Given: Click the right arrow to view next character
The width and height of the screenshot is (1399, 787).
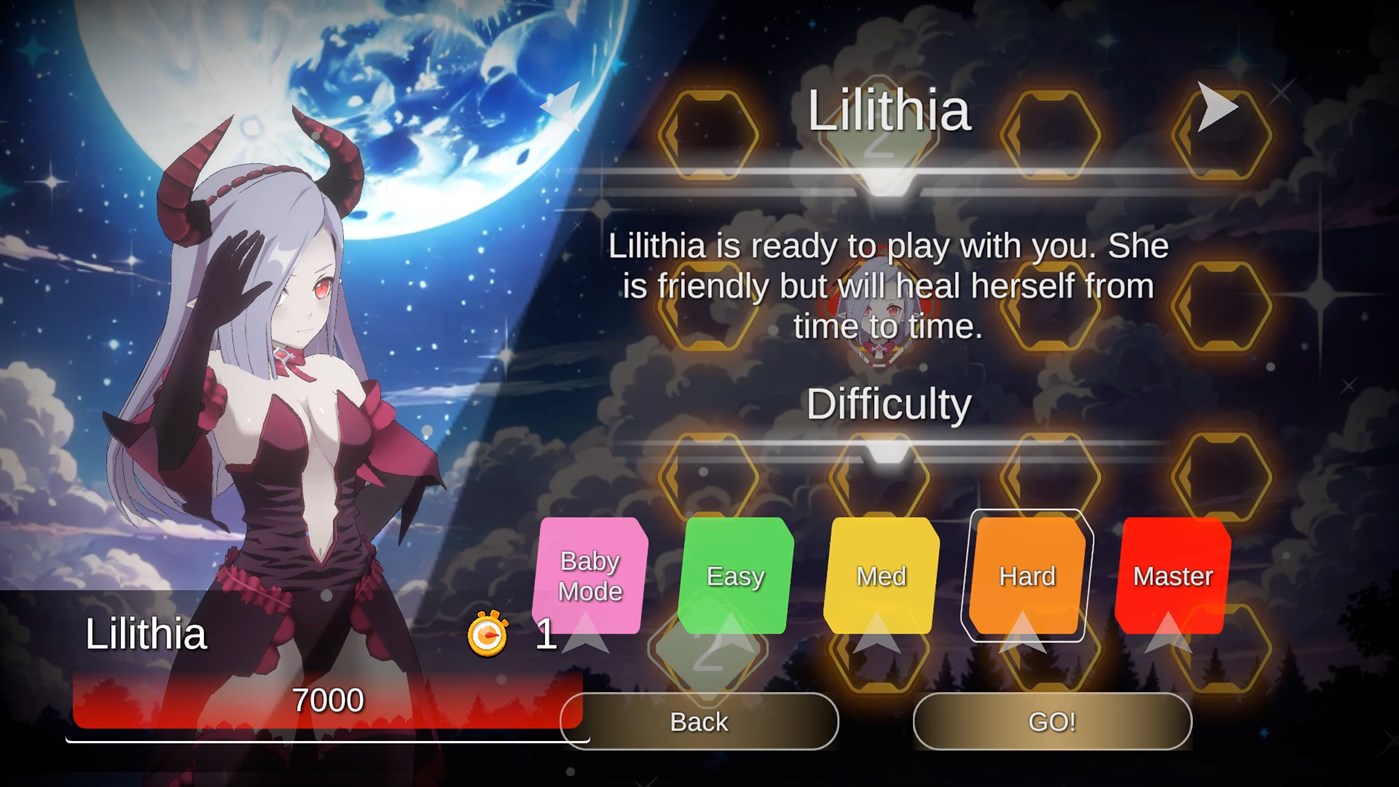Looking at the screenshot, I should point(1219,104).
